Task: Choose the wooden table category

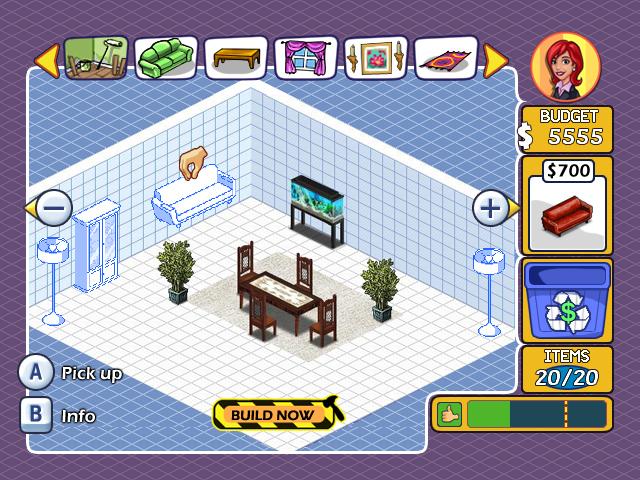Action: pyautogui.click(x=236, y=58)
